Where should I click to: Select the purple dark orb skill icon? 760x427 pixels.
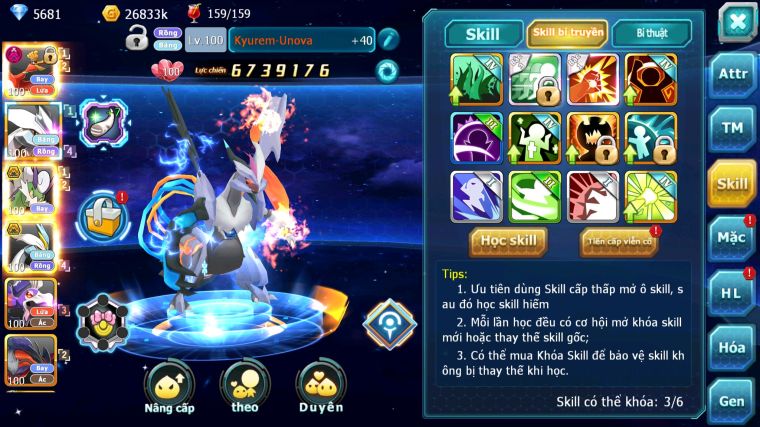click(476, 137)
